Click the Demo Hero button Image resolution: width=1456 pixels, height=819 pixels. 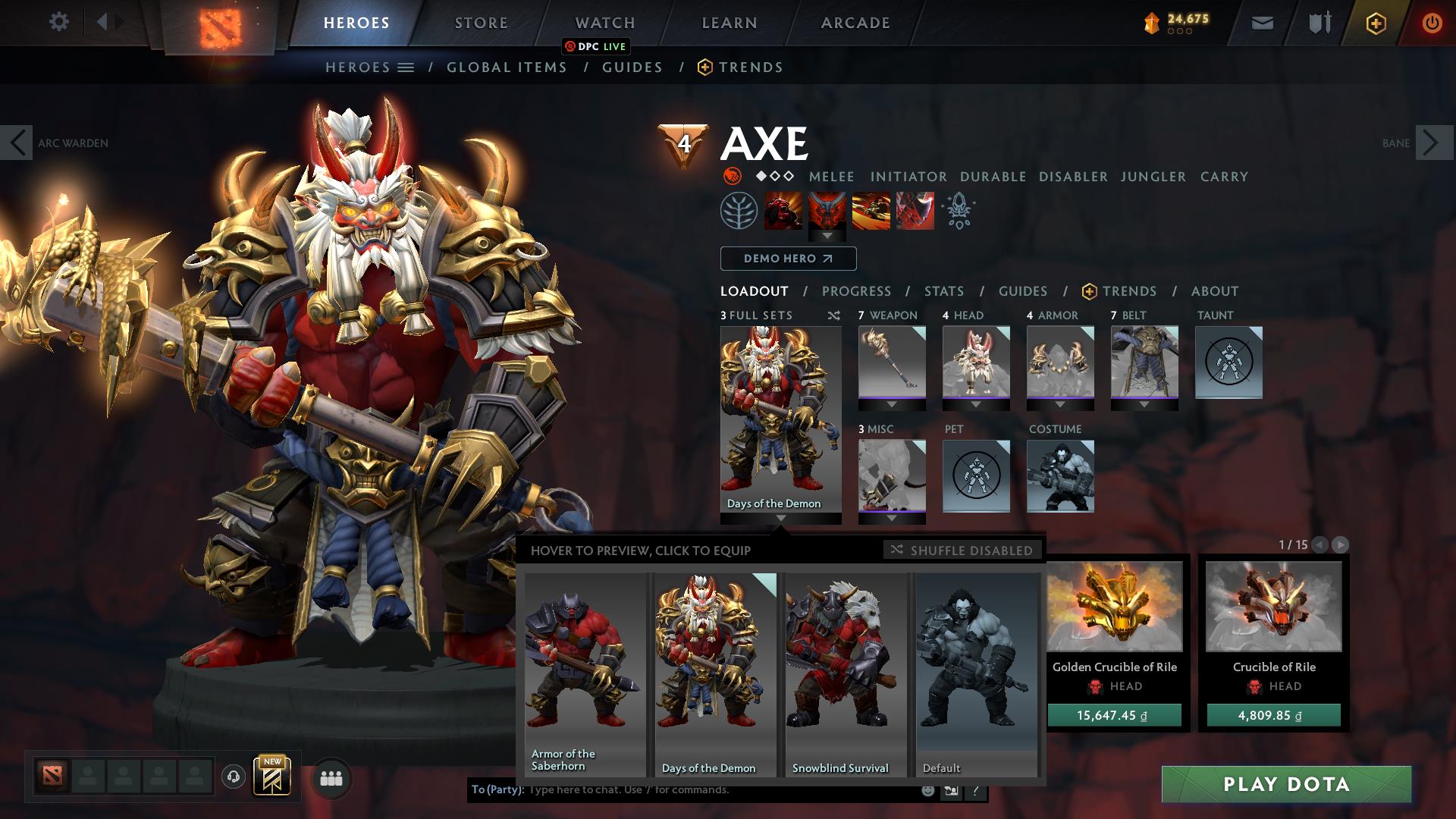[787, 259]
